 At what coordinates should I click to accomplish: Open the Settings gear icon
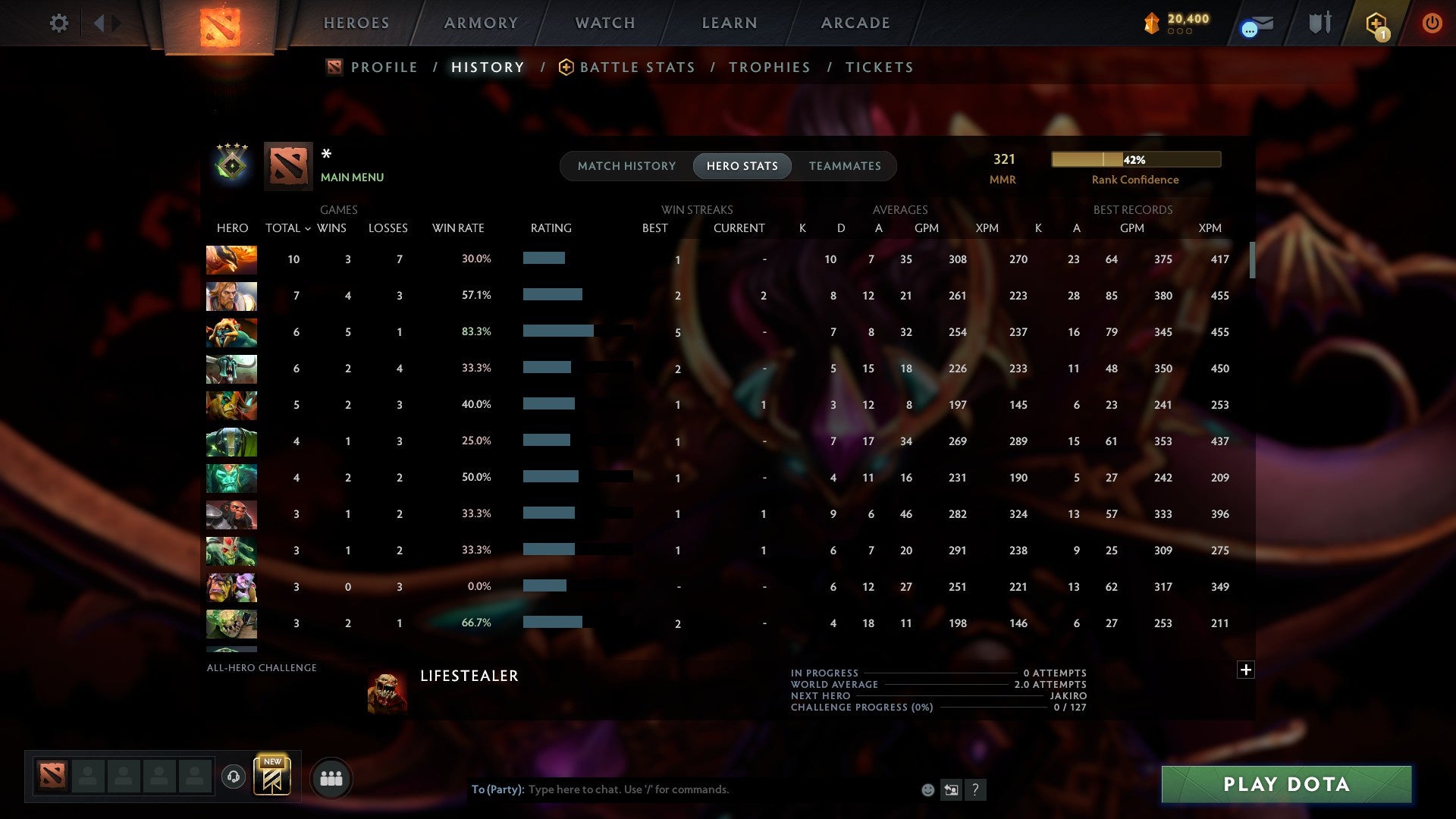pos(59,23)
